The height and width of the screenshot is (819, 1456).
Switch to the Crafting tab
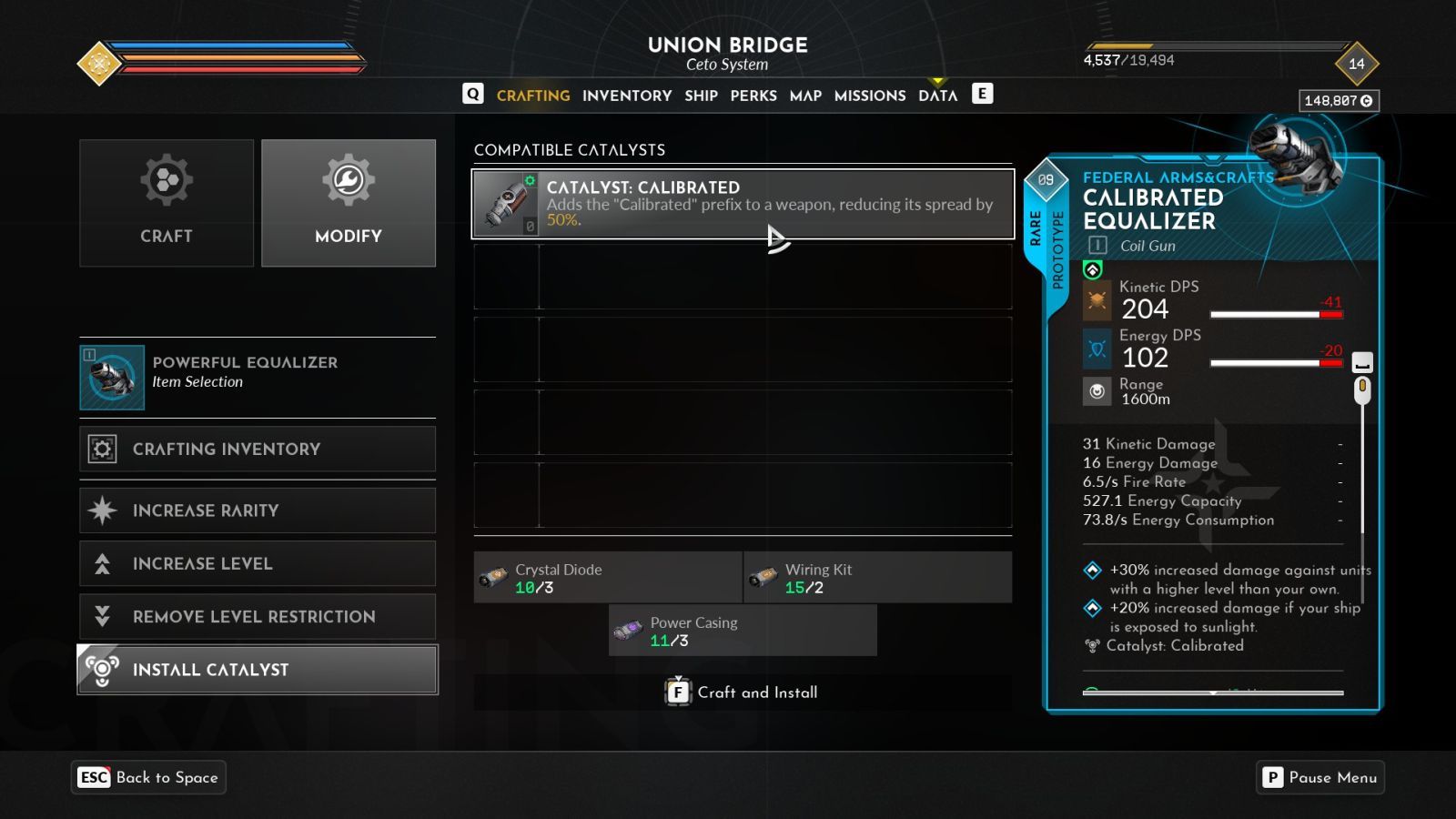coord(533,96)
